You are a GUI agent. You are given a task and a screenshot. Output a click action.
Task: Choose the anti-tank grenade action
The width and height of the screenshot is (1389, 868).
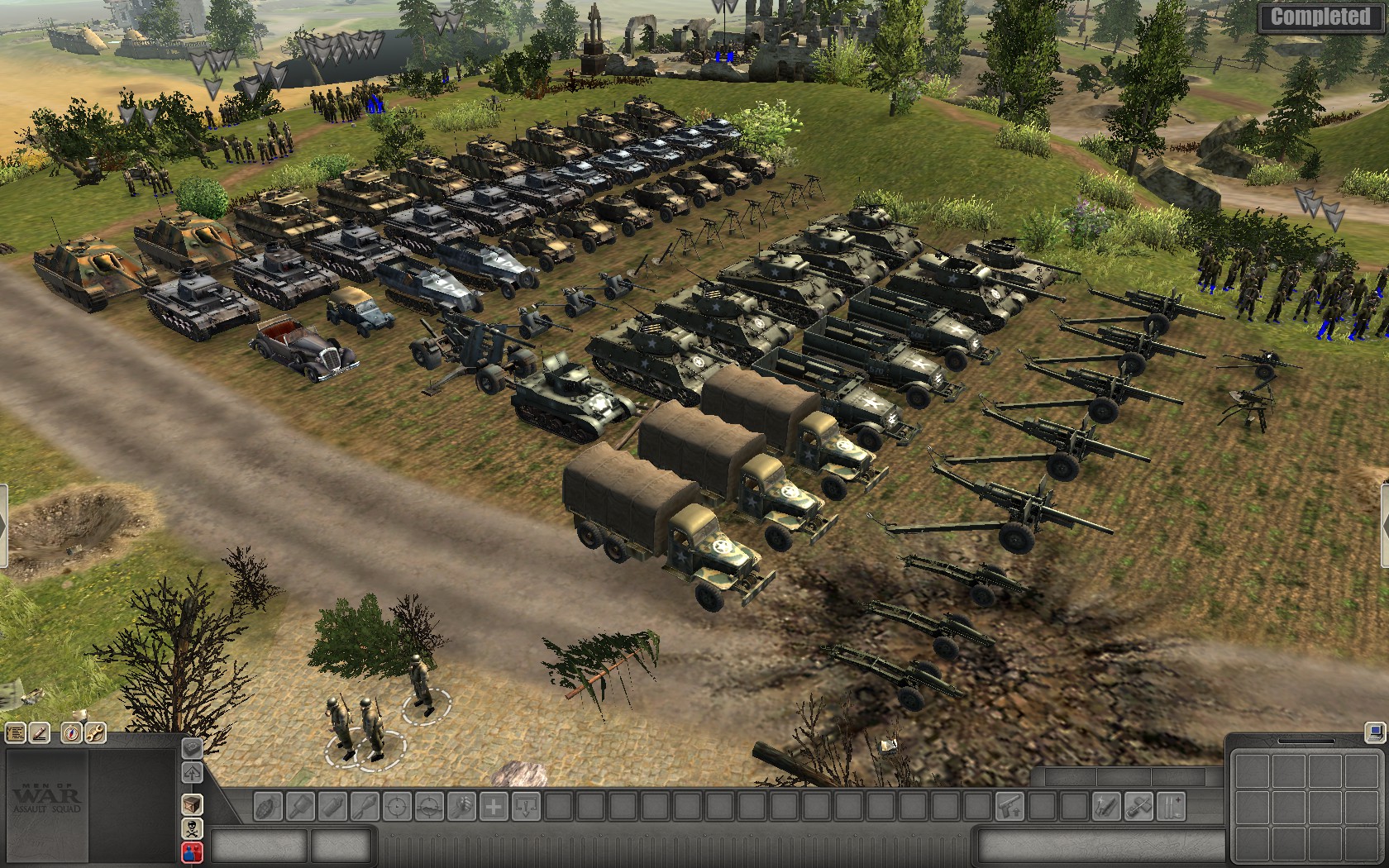300,806
